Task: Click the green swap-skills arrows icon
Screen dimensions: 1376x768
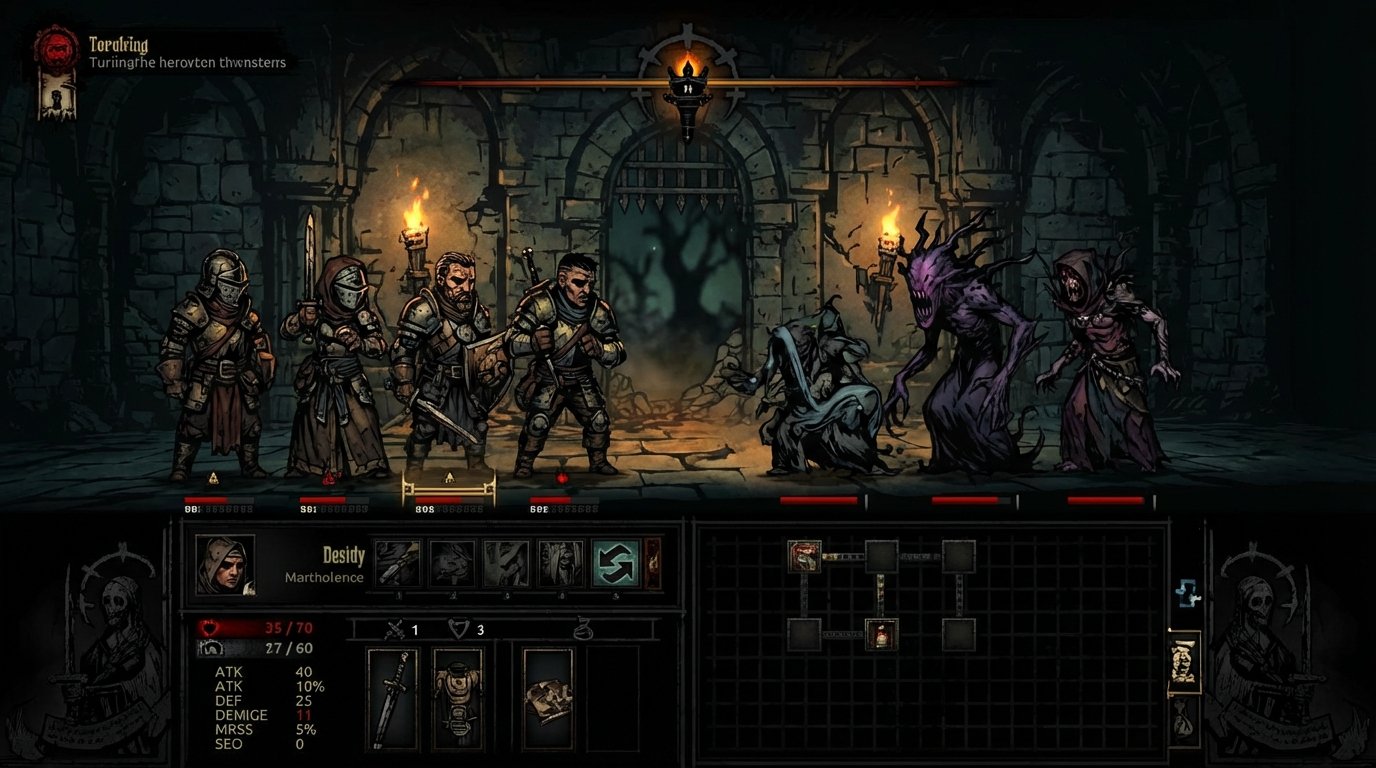Action: tap(615, 562)
